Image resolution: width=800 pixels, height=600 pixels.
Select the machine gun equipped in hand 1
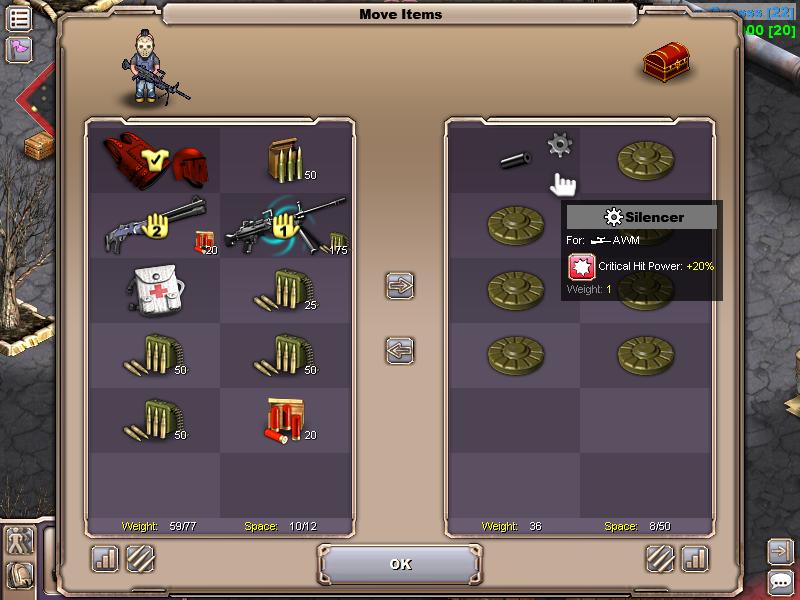click(x=286, y=227)
